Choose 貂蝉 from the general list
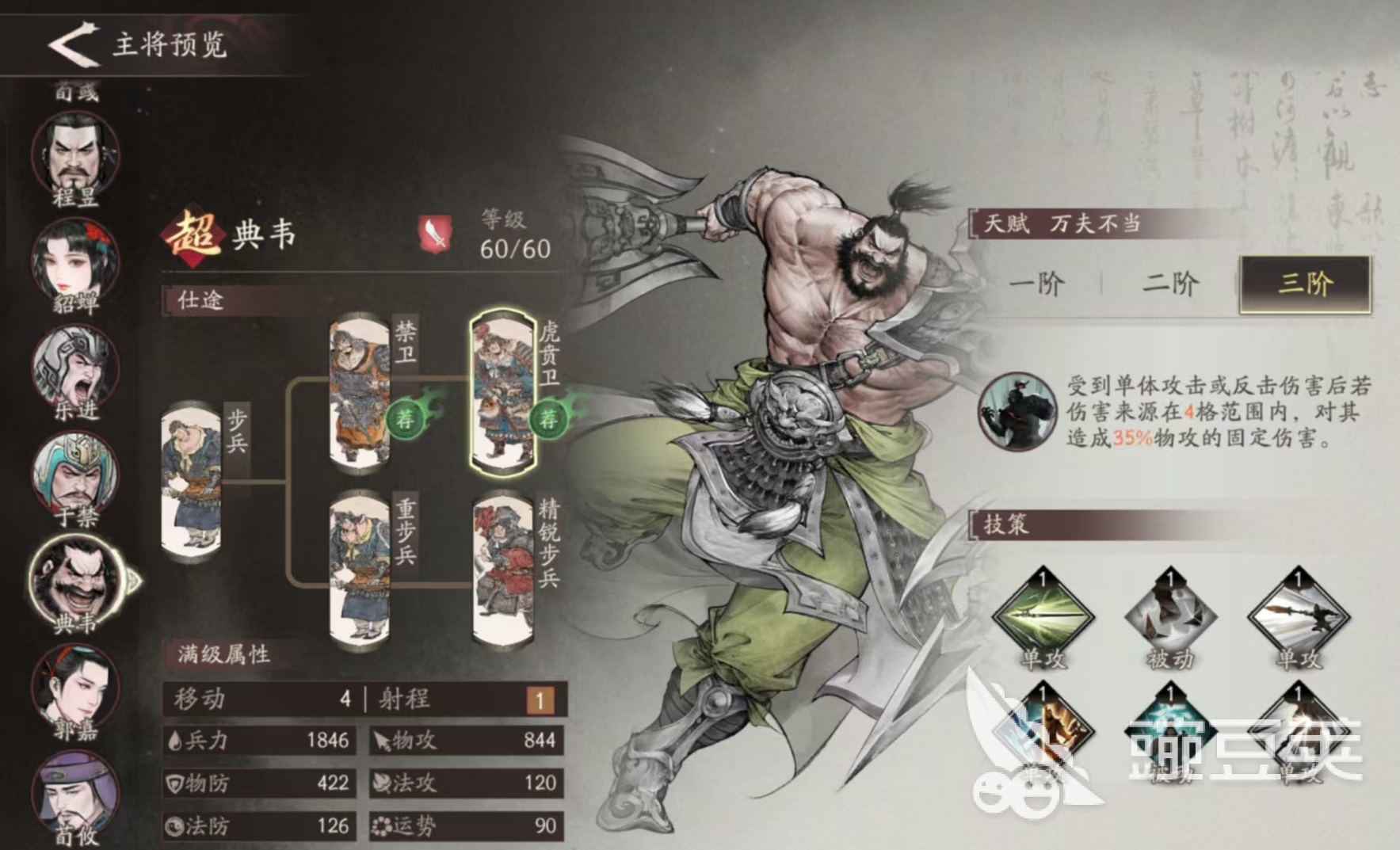 (75, 260)
